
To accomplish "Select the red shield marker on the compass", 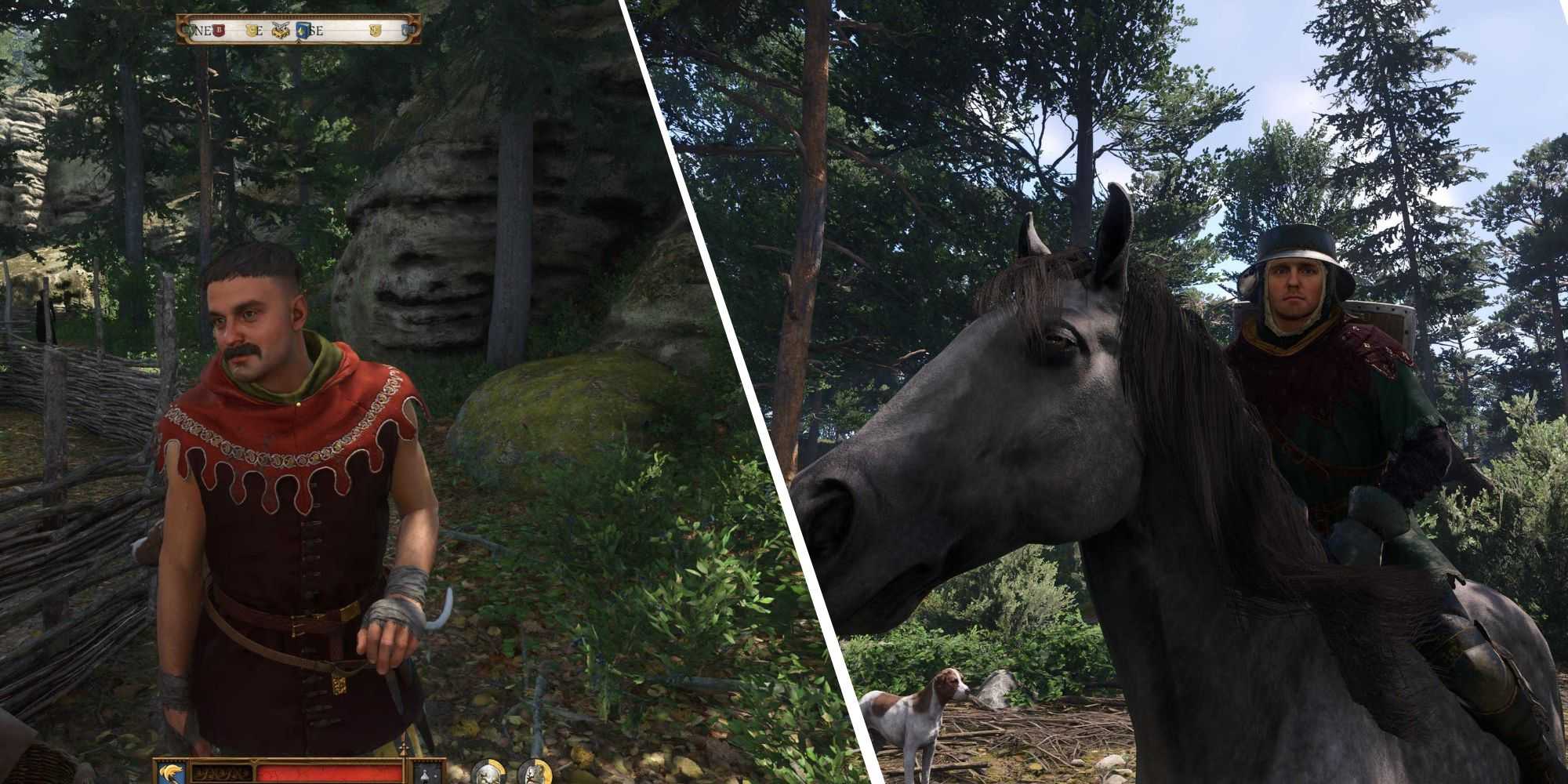I will [219, 30].
